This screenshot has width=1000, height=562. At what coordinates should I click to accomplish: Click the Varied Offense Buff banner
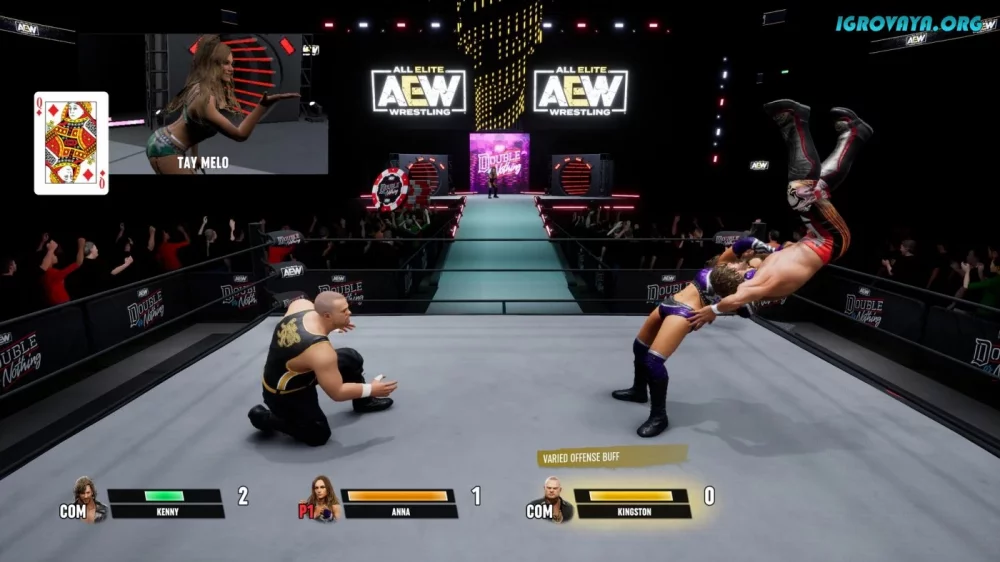pos(612,457)
